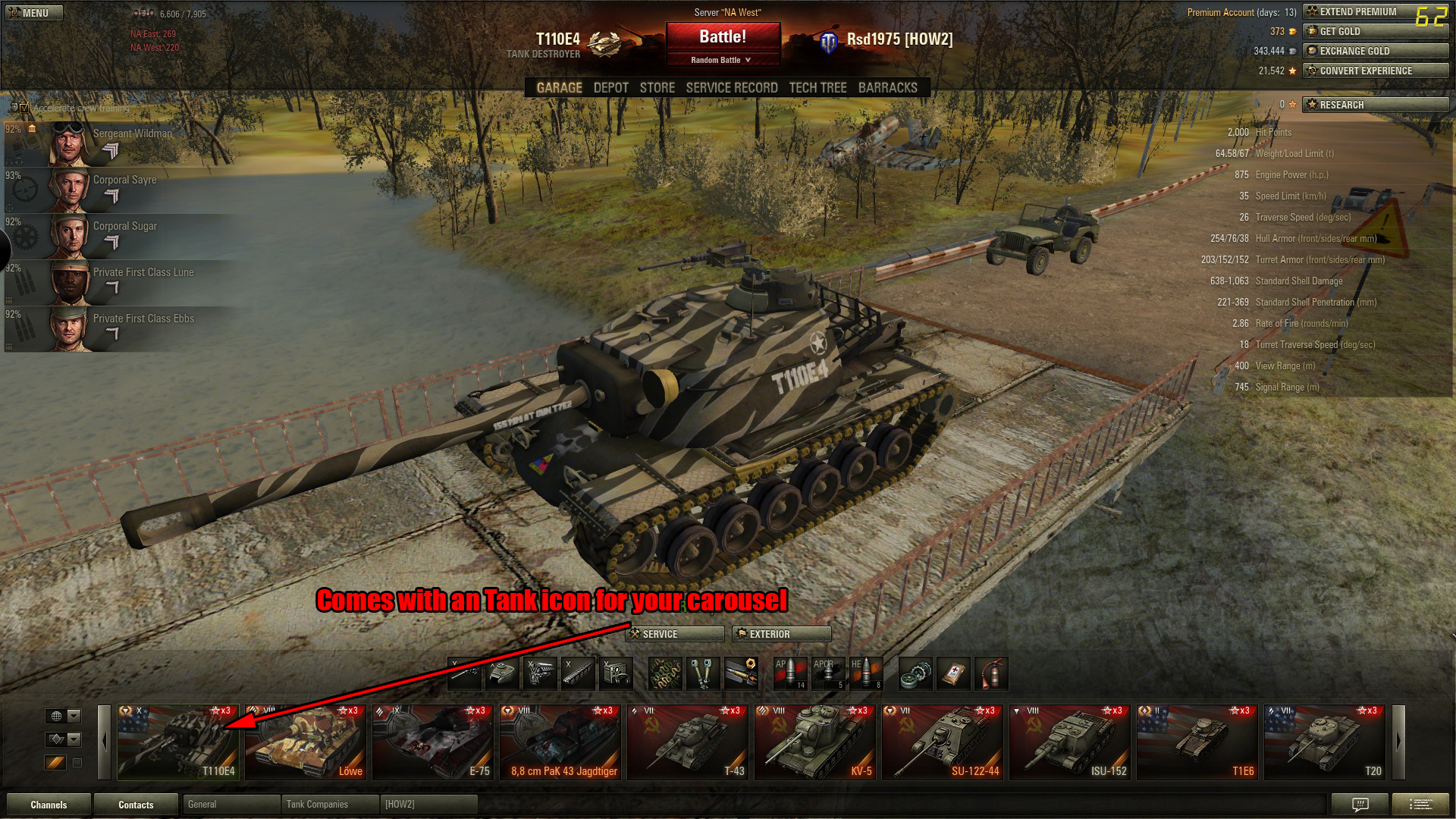Image resolution: width=1456 pixels, height=819 pixels.
Task: Select the Löwe tank in the carousel
Action: (306, 741)
